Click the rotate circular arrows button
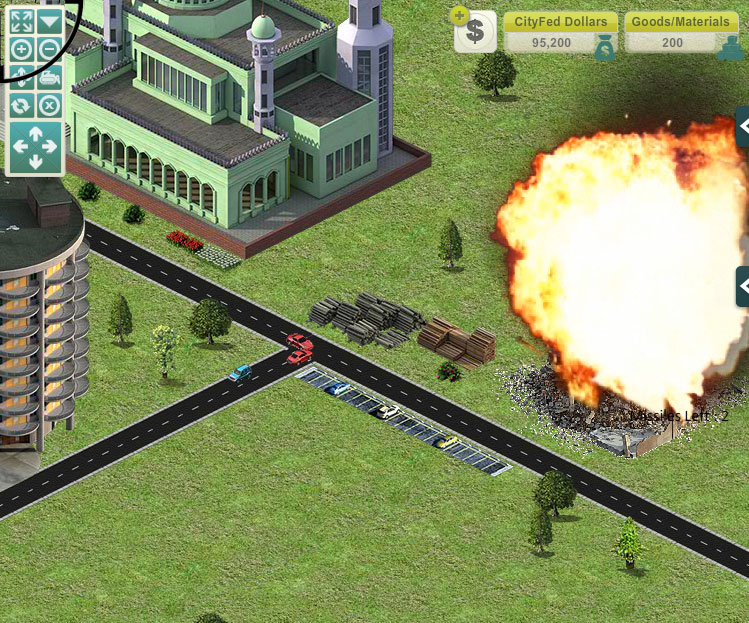 [x=21, y=105]
